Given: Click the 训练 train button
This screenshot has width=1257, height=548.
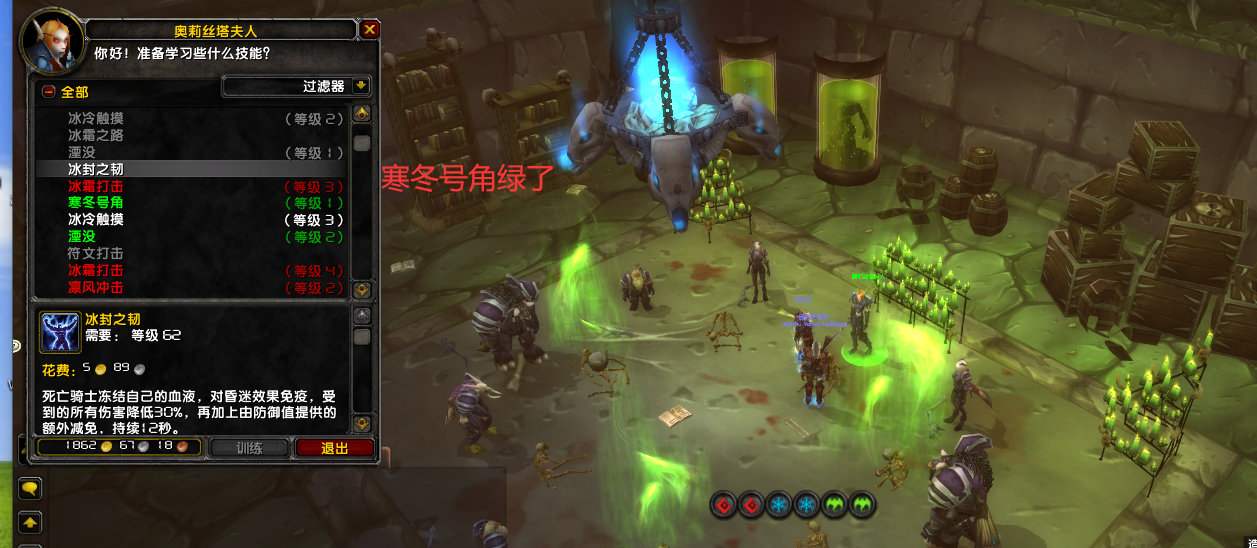Looking at the screenshot, I should coord(249,448).
